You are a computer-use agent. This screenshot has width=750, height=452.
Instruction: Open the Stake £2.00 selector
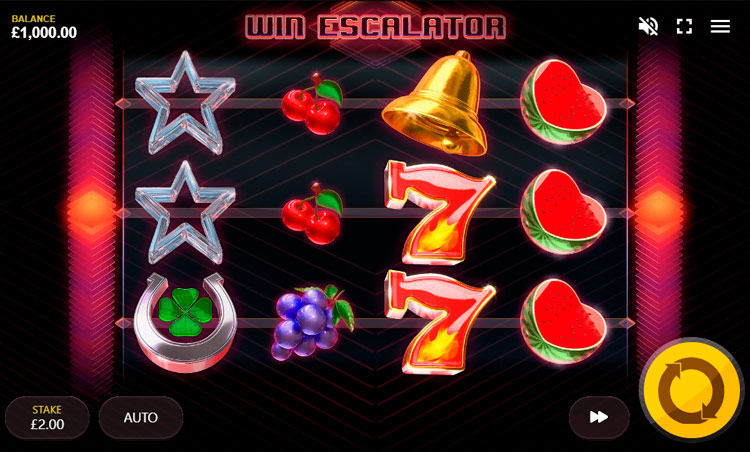tap(47, 417)
